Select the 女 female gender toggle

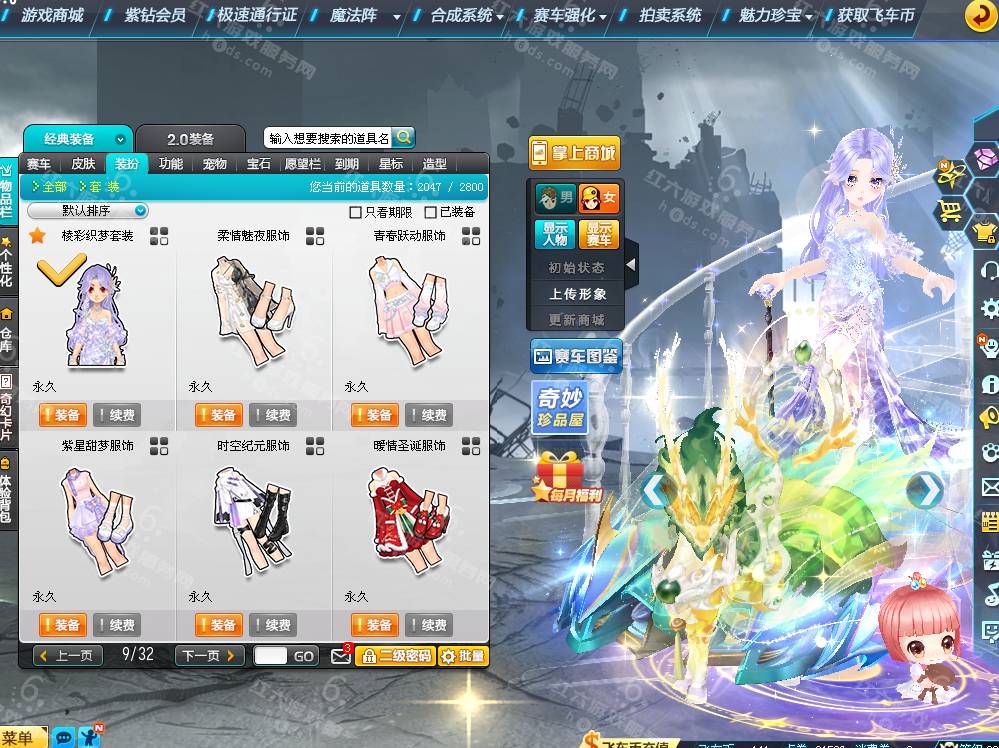point(599,198)
